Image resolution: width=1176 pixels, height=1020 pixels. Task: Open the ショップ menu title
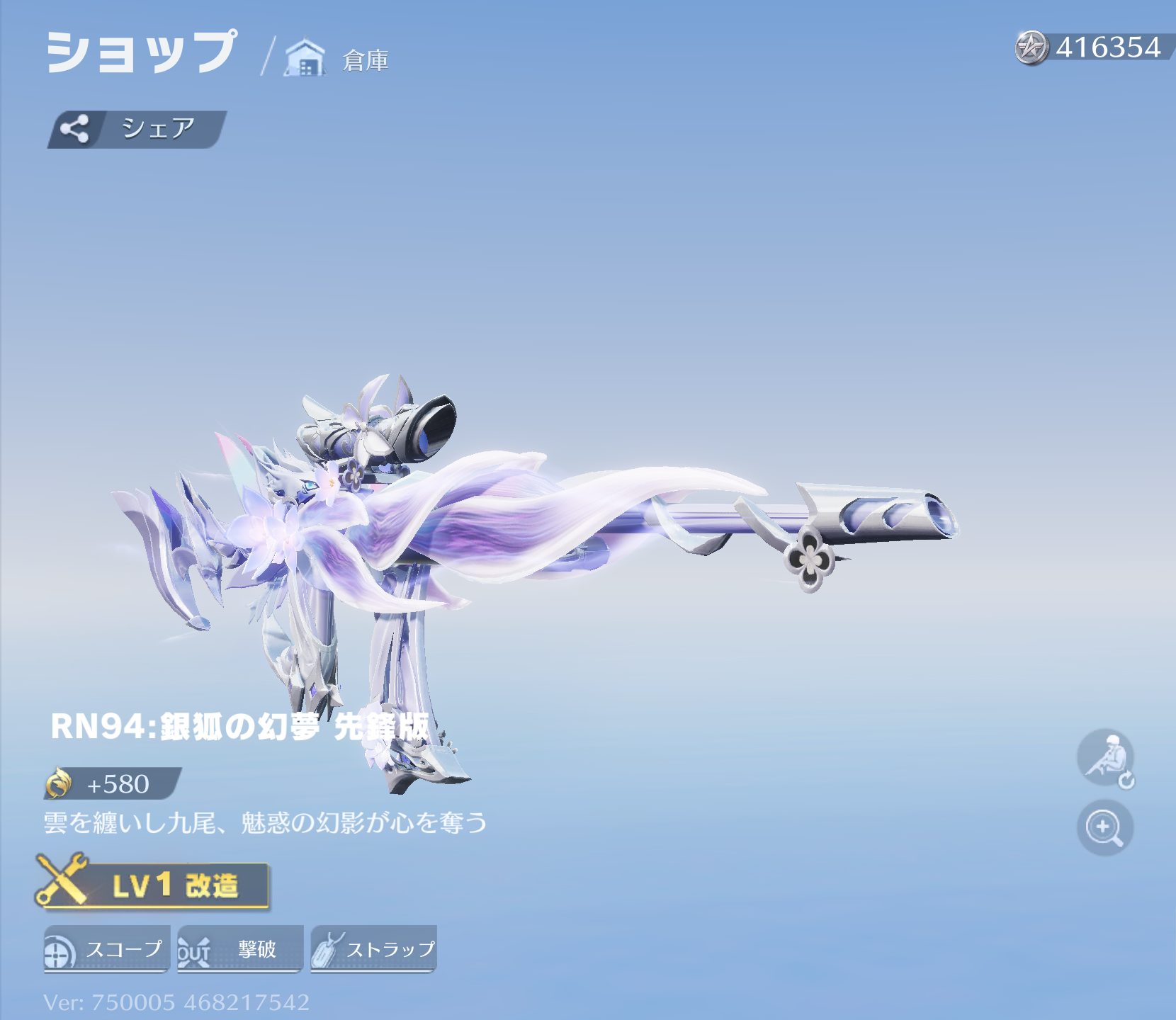coord(142,53)
